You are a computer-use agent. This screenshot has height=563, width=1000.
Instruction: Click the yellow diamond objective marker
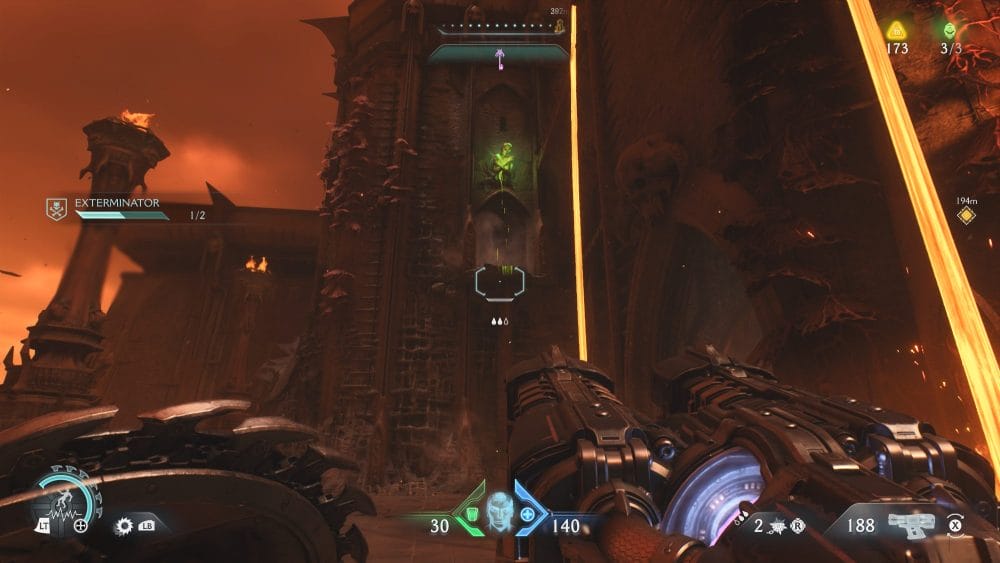tap(965, 214)
